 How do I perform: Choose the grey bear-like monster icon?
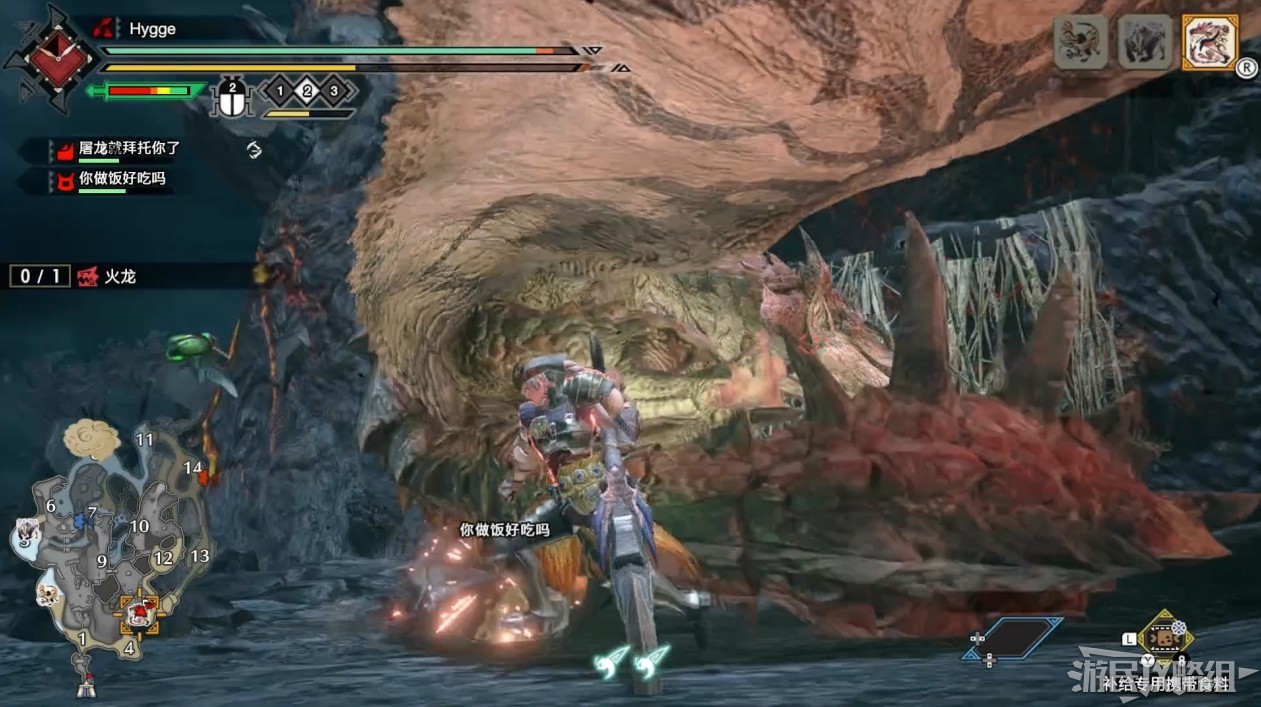point(1145,42)
